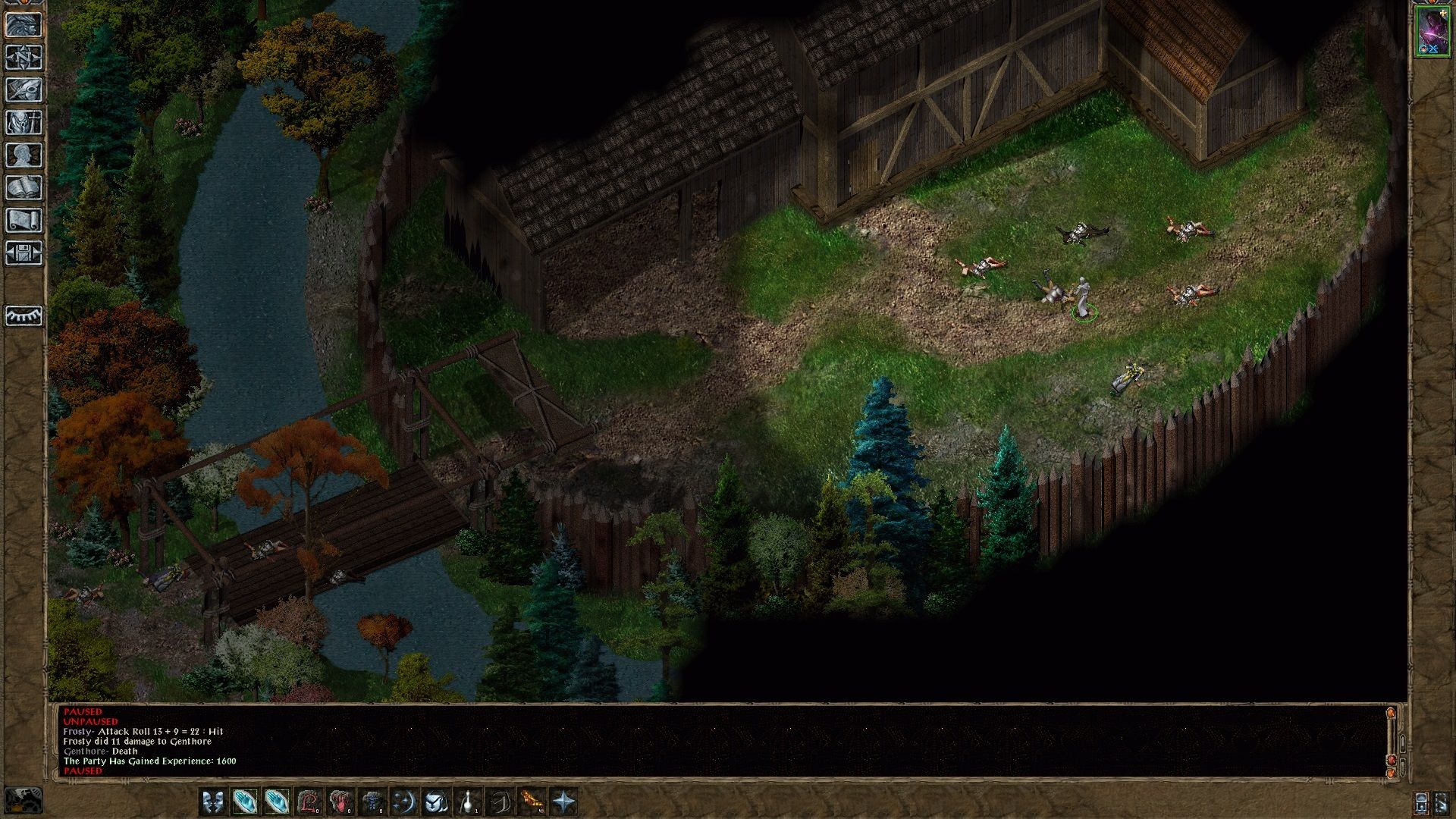Rest the party with the closed-eye button

(x=24, y=315)
